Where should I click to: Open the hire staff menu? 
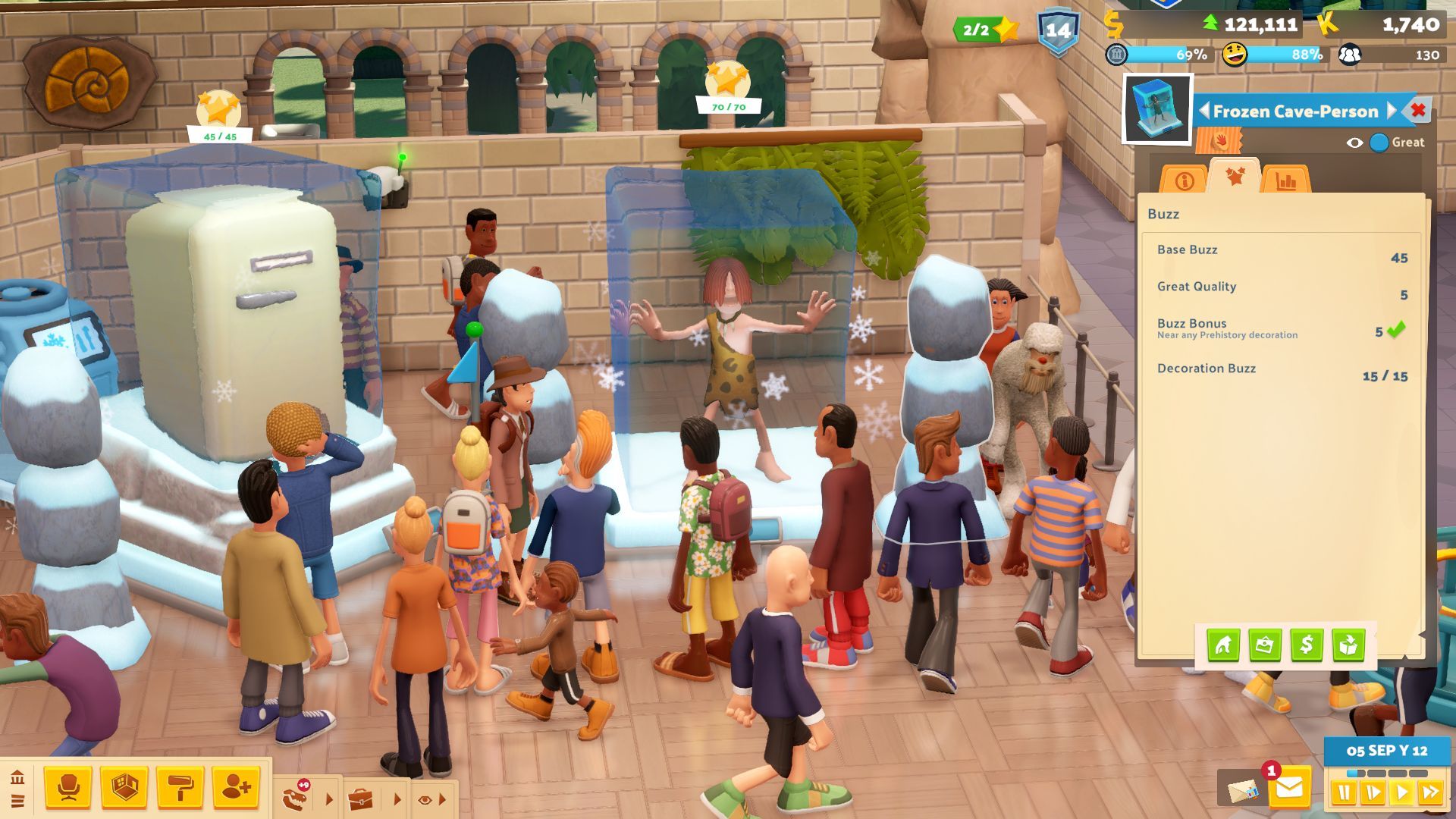tap(236, 788)
